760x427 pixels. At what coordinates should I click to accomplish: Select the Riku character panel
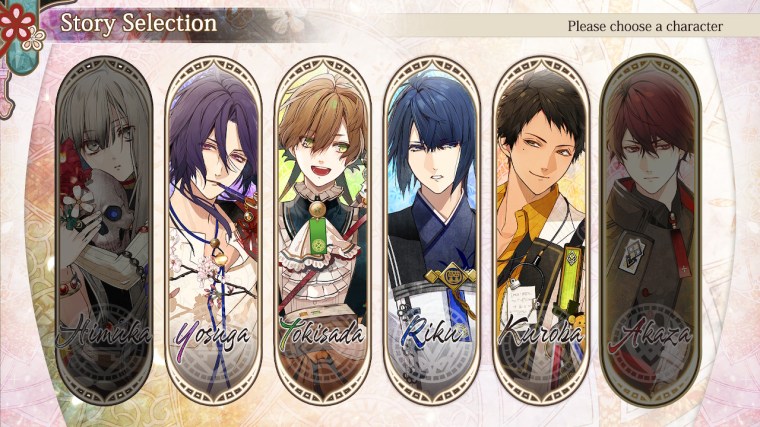(x=432, y=230)
